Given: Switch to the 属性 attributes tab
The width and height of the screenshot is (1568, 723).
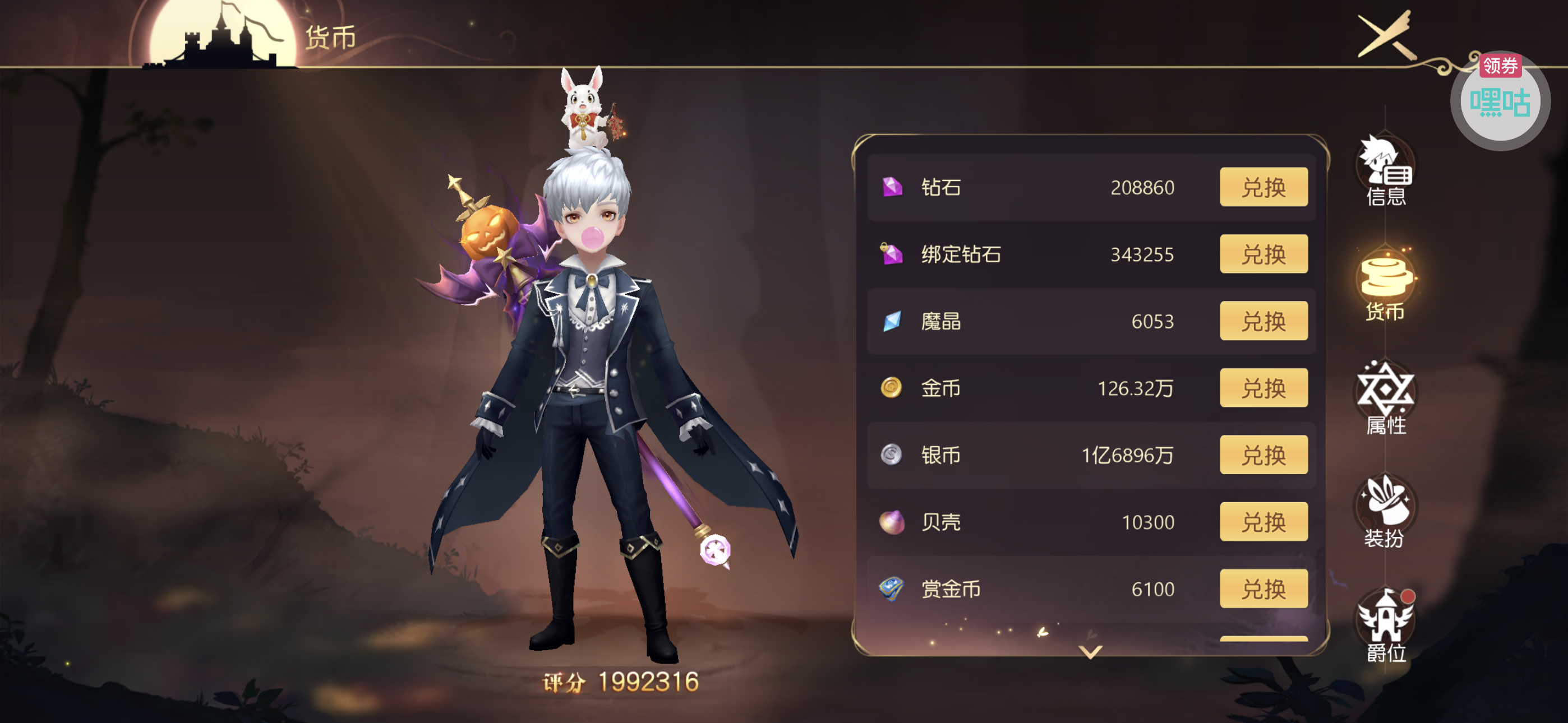Looking at the screenshot, I should pyautogui.click(x=1385, y=399).
